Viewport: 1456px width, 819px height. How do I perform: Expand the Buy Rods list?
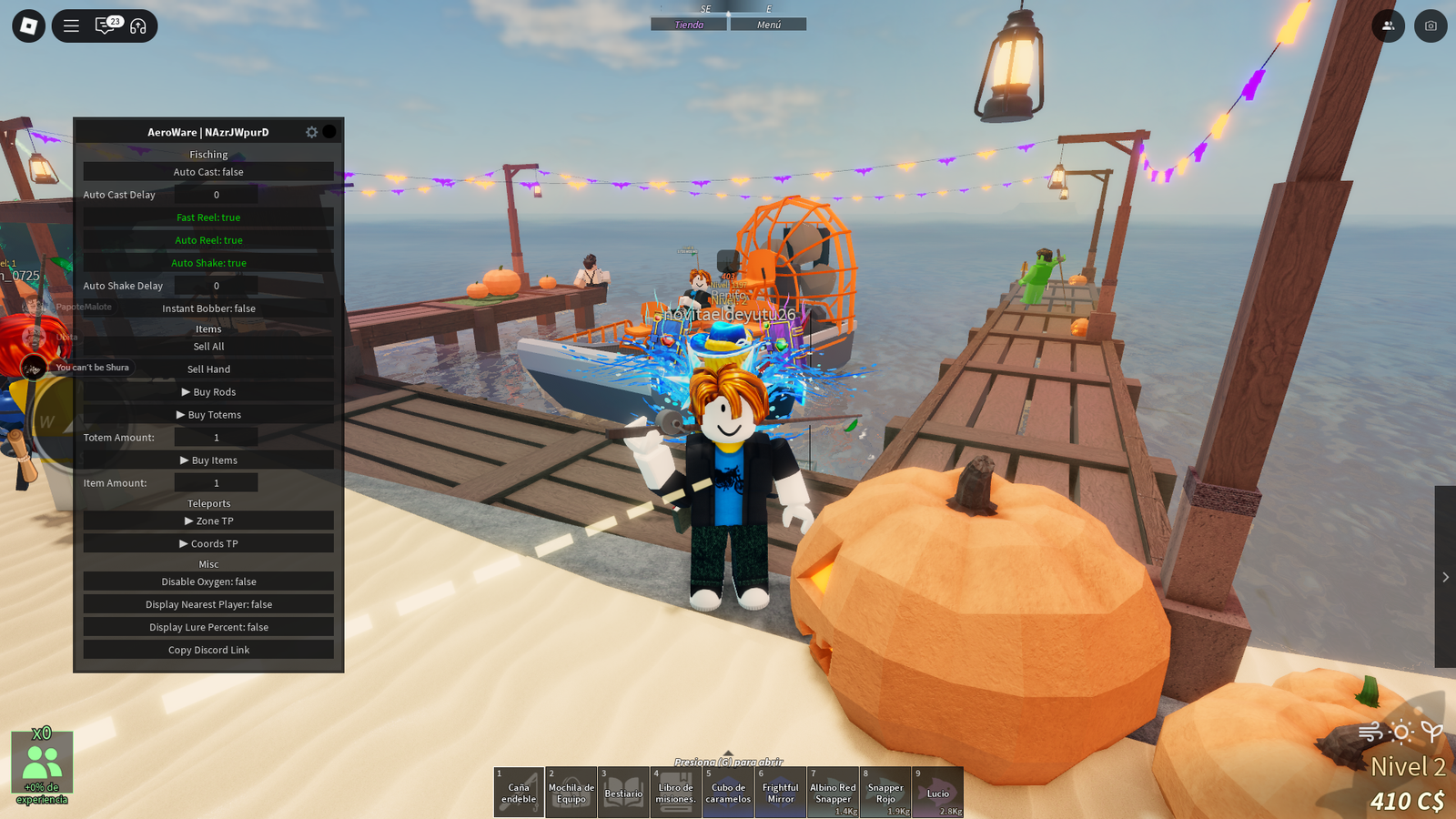[x=208, y=392]
